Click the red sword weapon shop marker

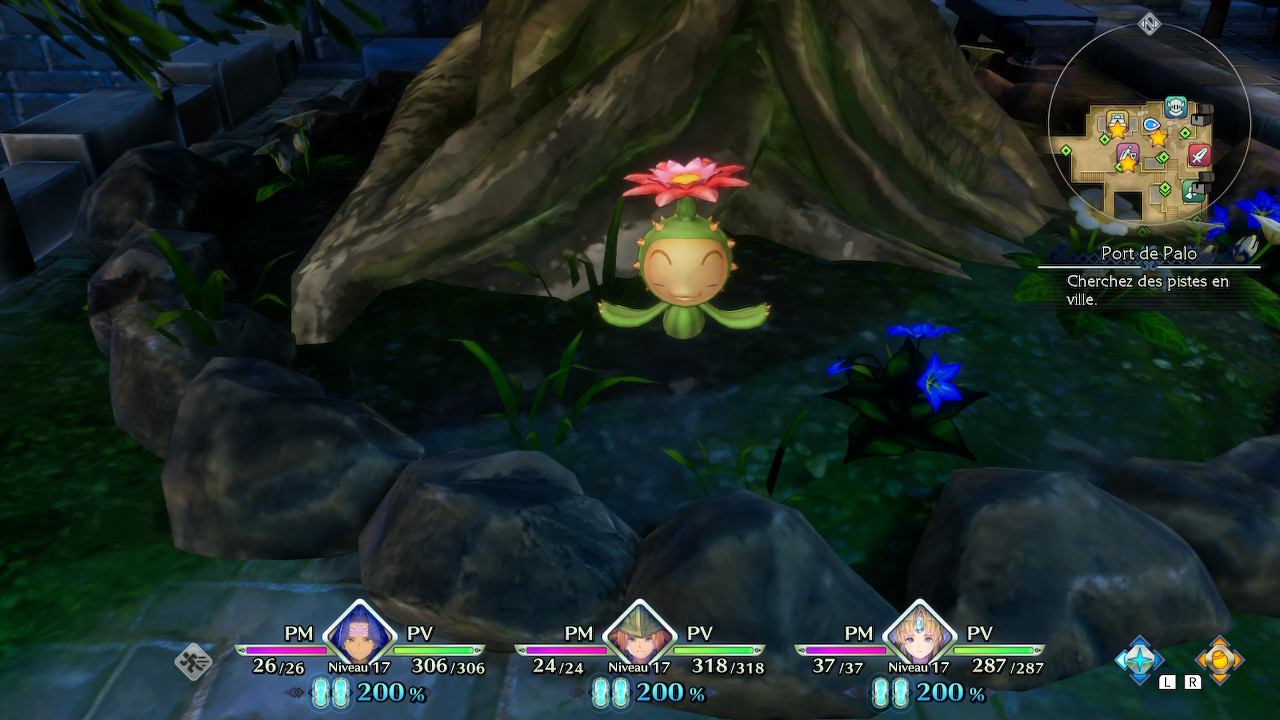(x=1199, y=155)
